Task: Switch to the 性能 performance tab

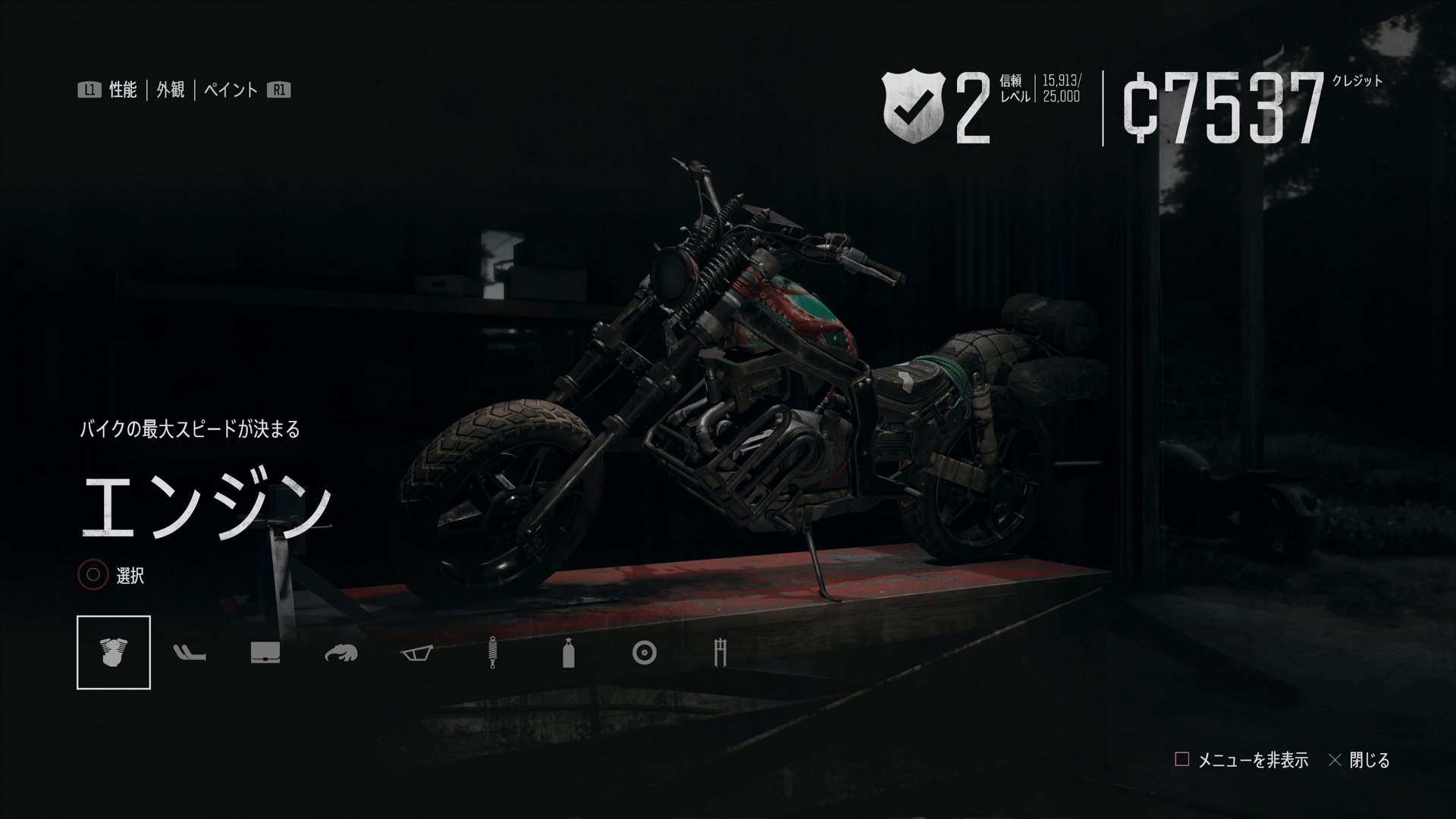Action: coord(122,90)
